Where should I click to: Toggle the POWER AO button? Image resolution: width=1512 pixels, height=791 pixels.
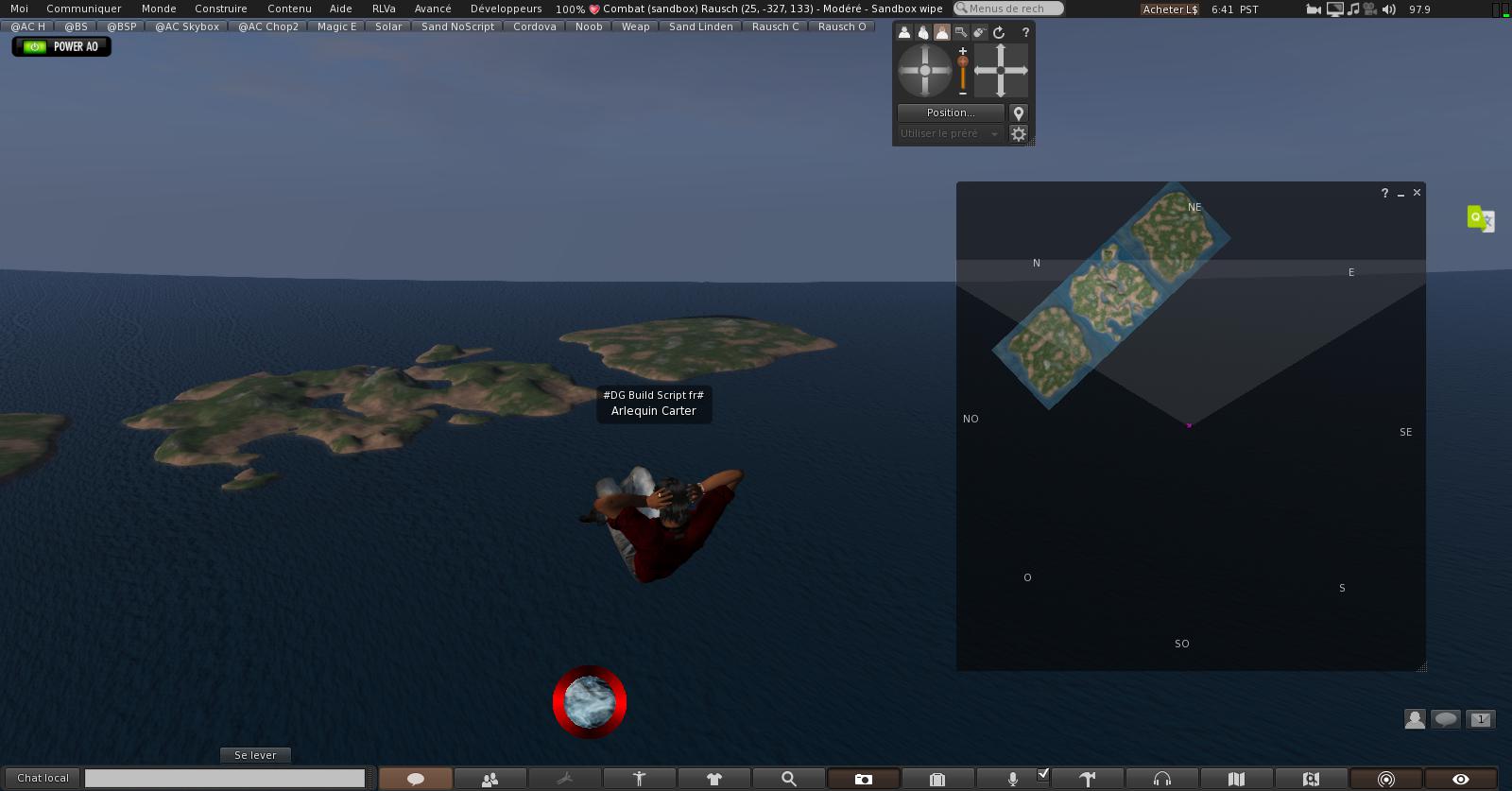[x=61, y=46]
